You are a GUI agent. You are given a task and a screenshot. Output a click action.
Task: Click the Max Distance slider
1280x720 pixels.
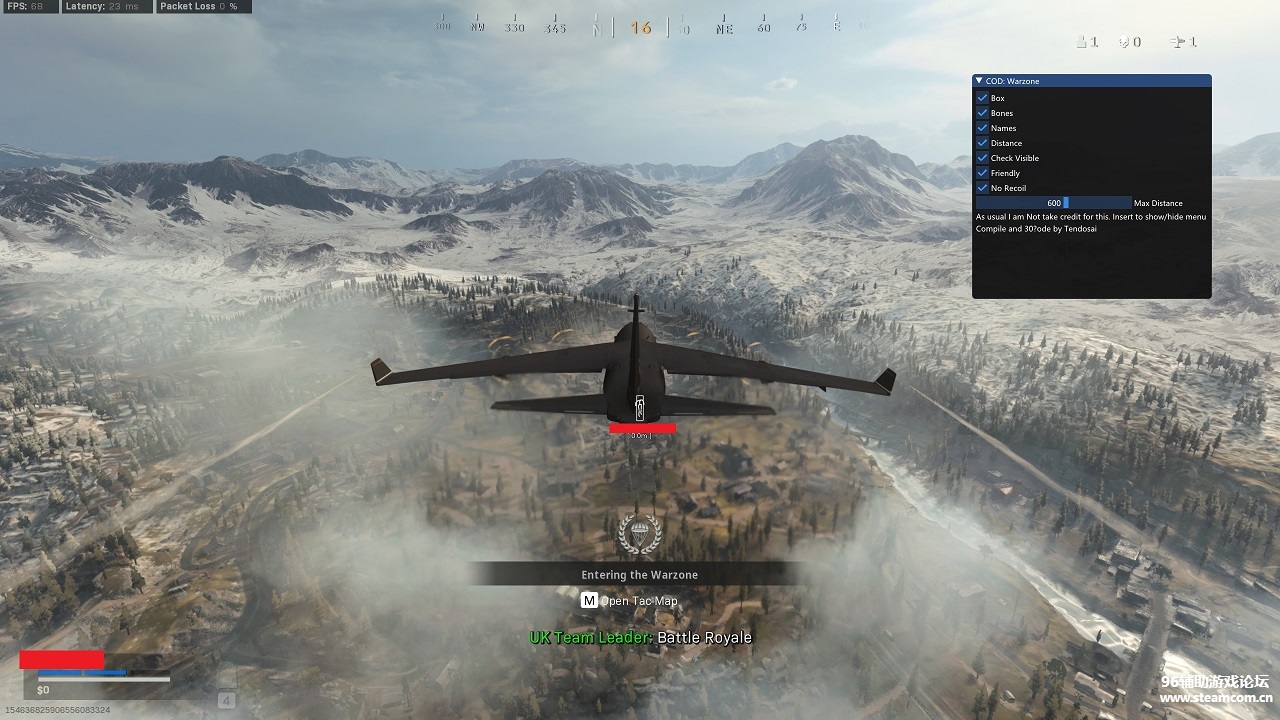pyautogui.click(x=1054, y=203)
